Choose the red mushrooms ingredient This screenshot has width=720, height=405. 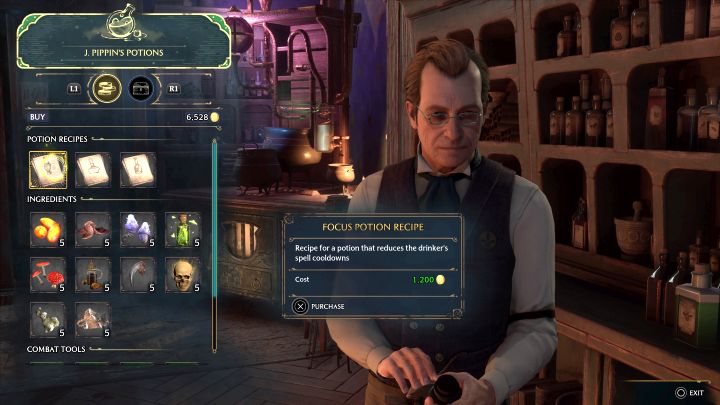[47, 274]
